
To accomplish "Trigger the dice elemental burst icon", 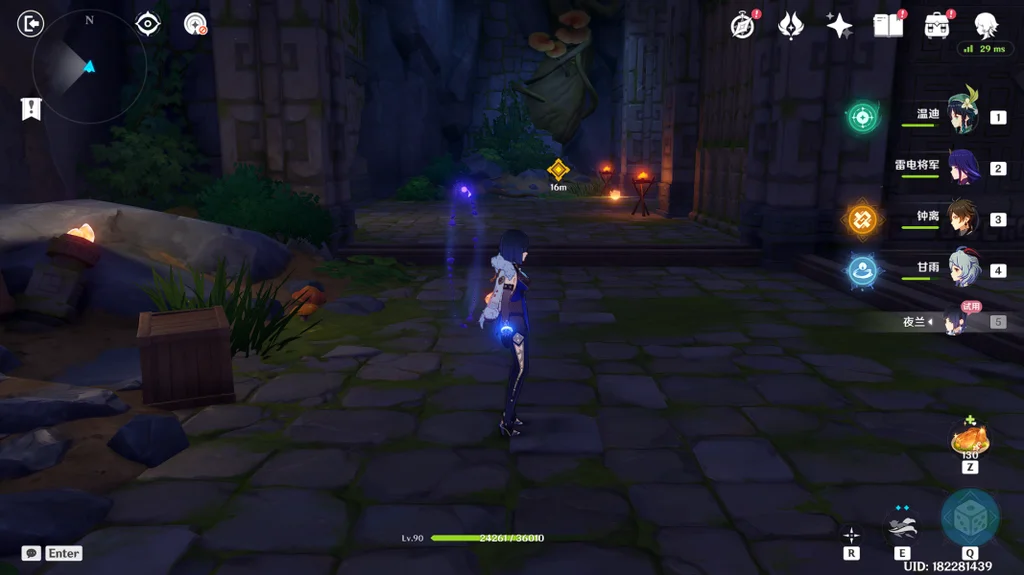I will tap(969, 517).
